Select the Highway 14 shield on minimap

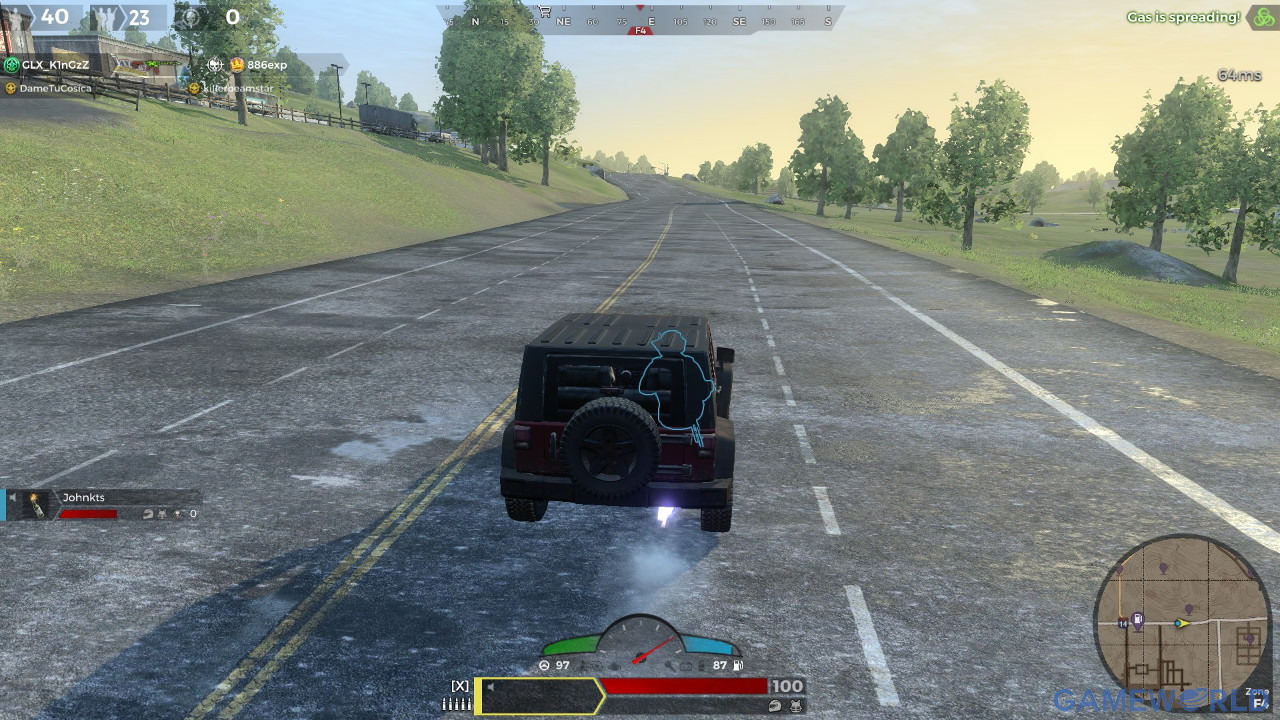[1123, 623]
